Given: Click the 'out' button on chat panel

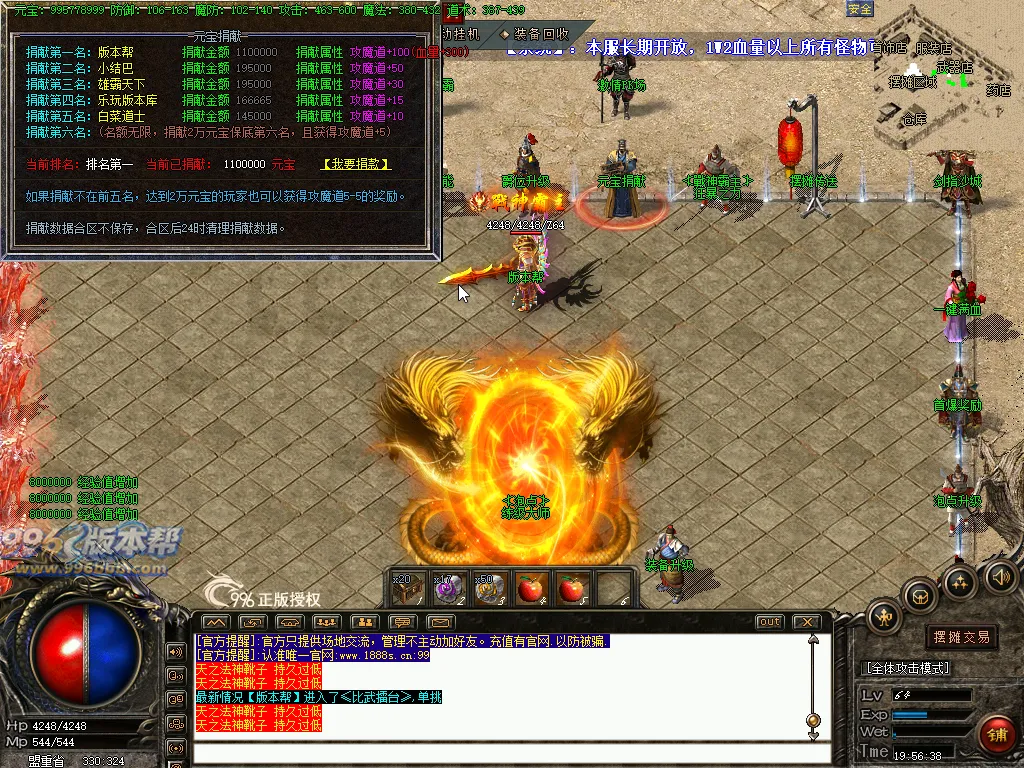Looking at the screenshot, I should 769,622.
